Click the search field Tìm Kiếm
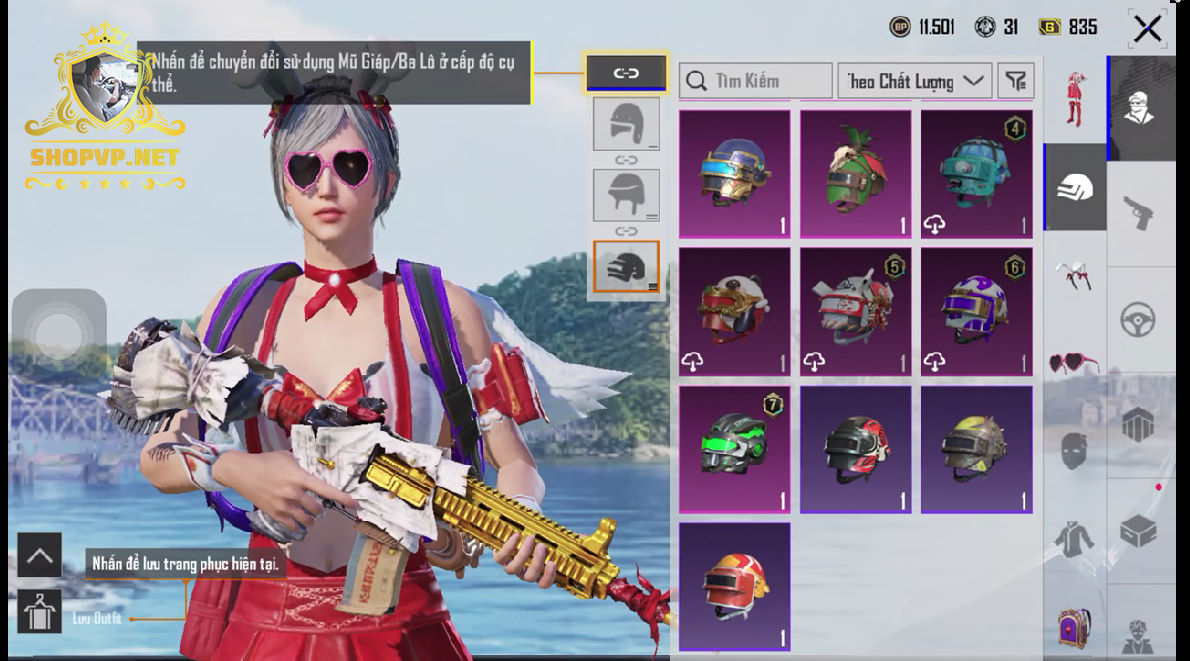The image size is (1190, 661). tap(756, 81)
